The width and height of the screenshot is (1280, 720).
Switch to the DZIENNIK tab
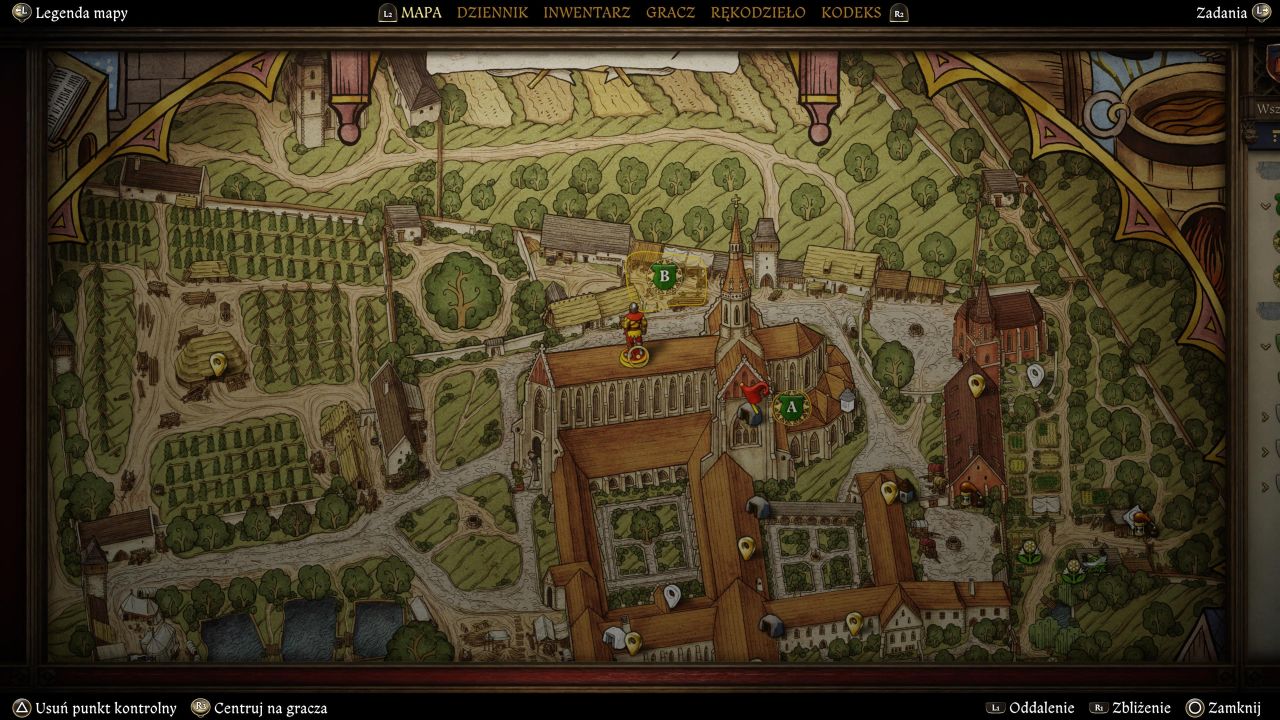(492, 13)
